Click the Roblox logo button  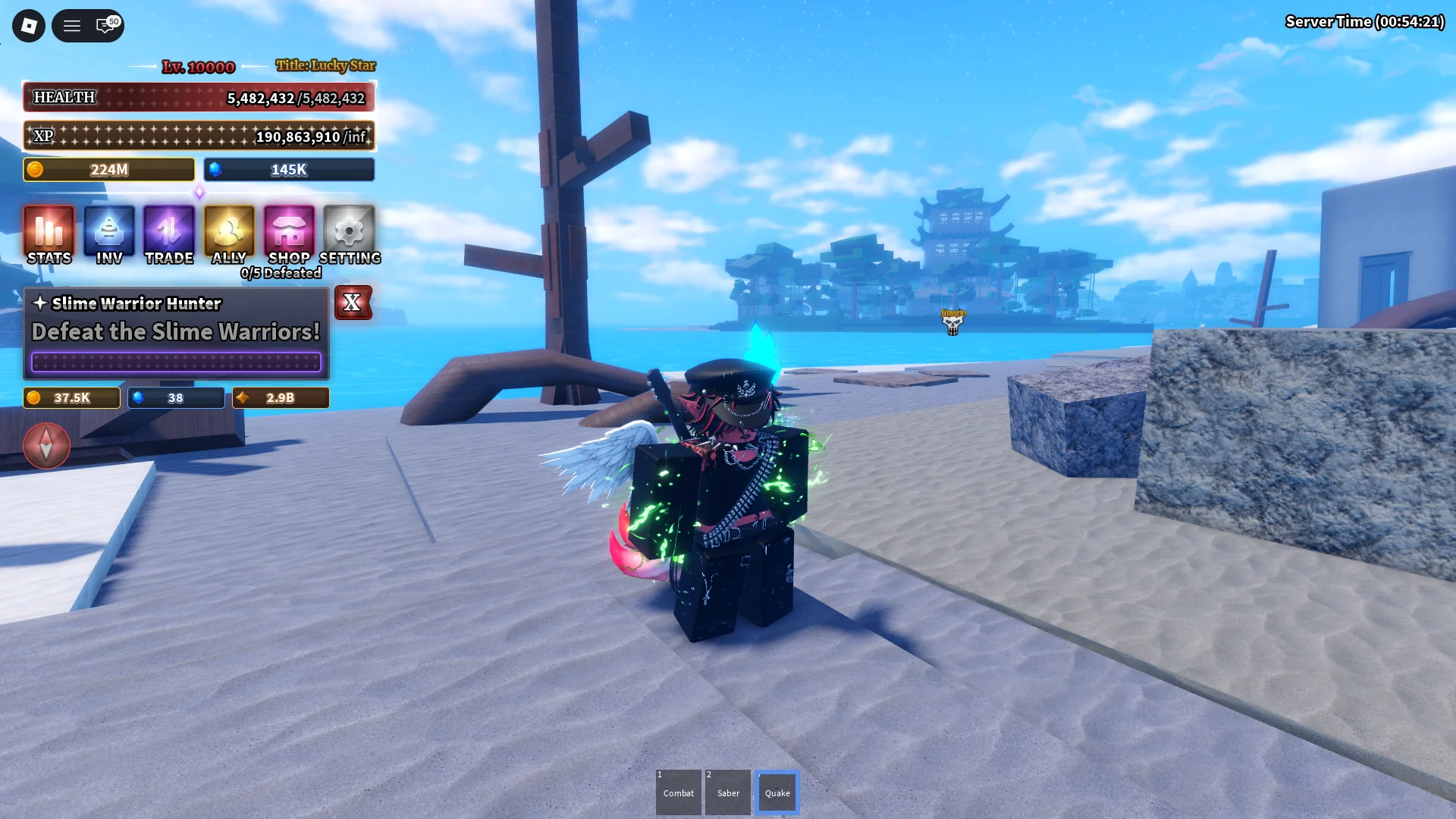(28, 25)
